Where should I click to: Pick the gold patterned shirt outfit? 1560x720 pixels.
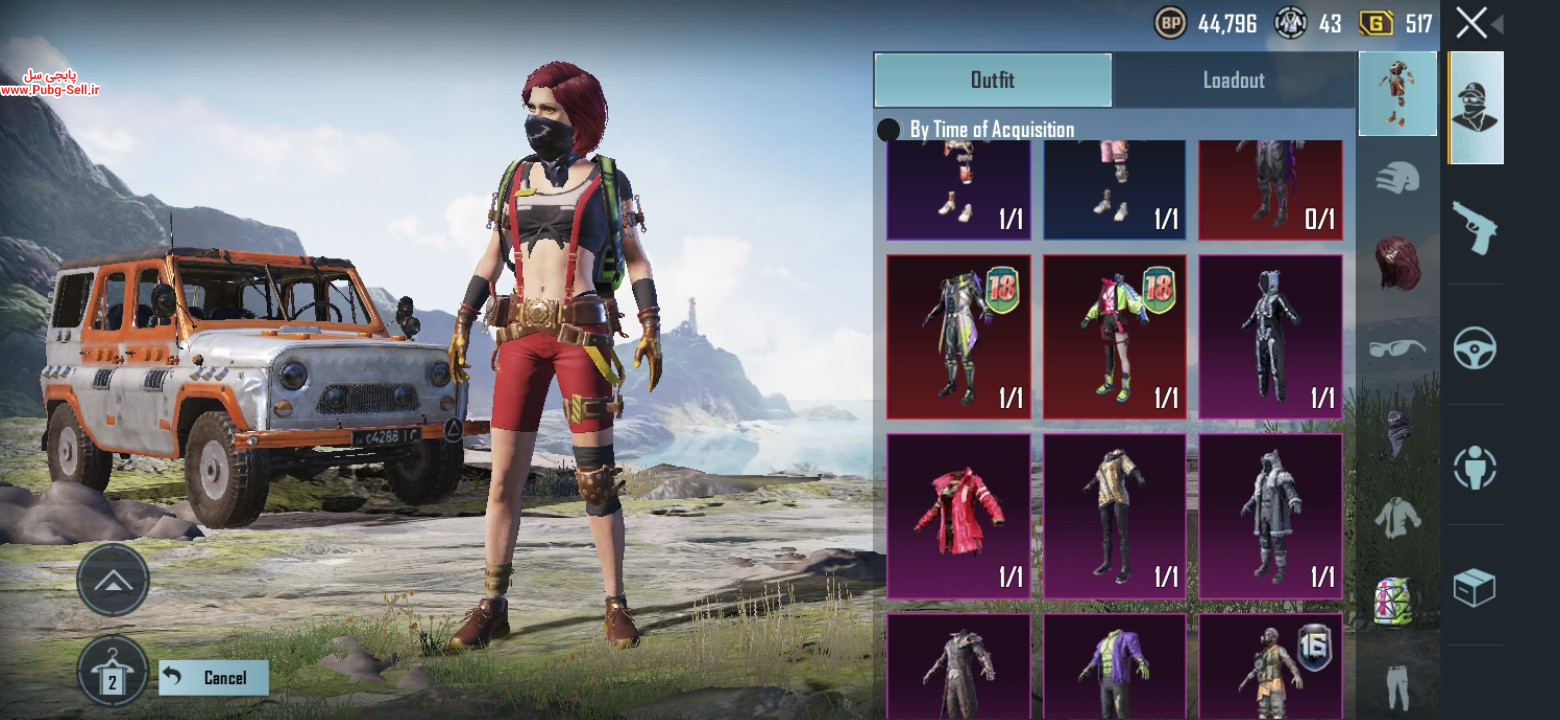pyautogui.click(x=1114, y=515)
